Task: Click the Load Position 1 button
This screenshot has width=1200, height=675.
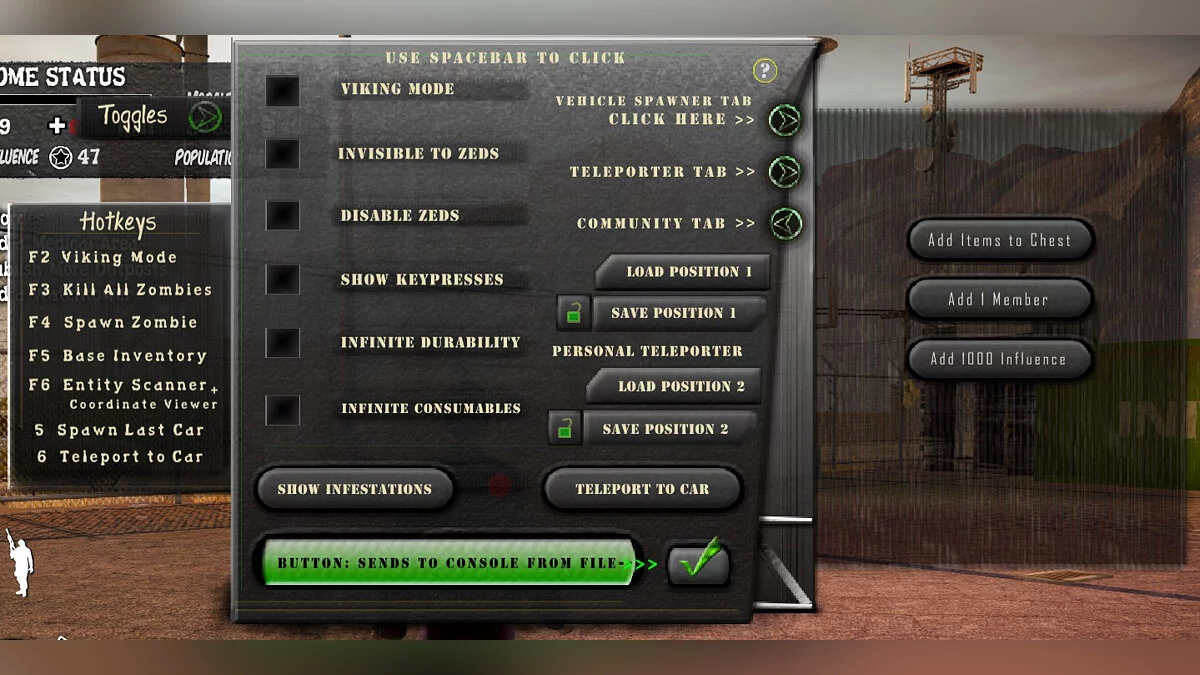Action: coord(688,272)
